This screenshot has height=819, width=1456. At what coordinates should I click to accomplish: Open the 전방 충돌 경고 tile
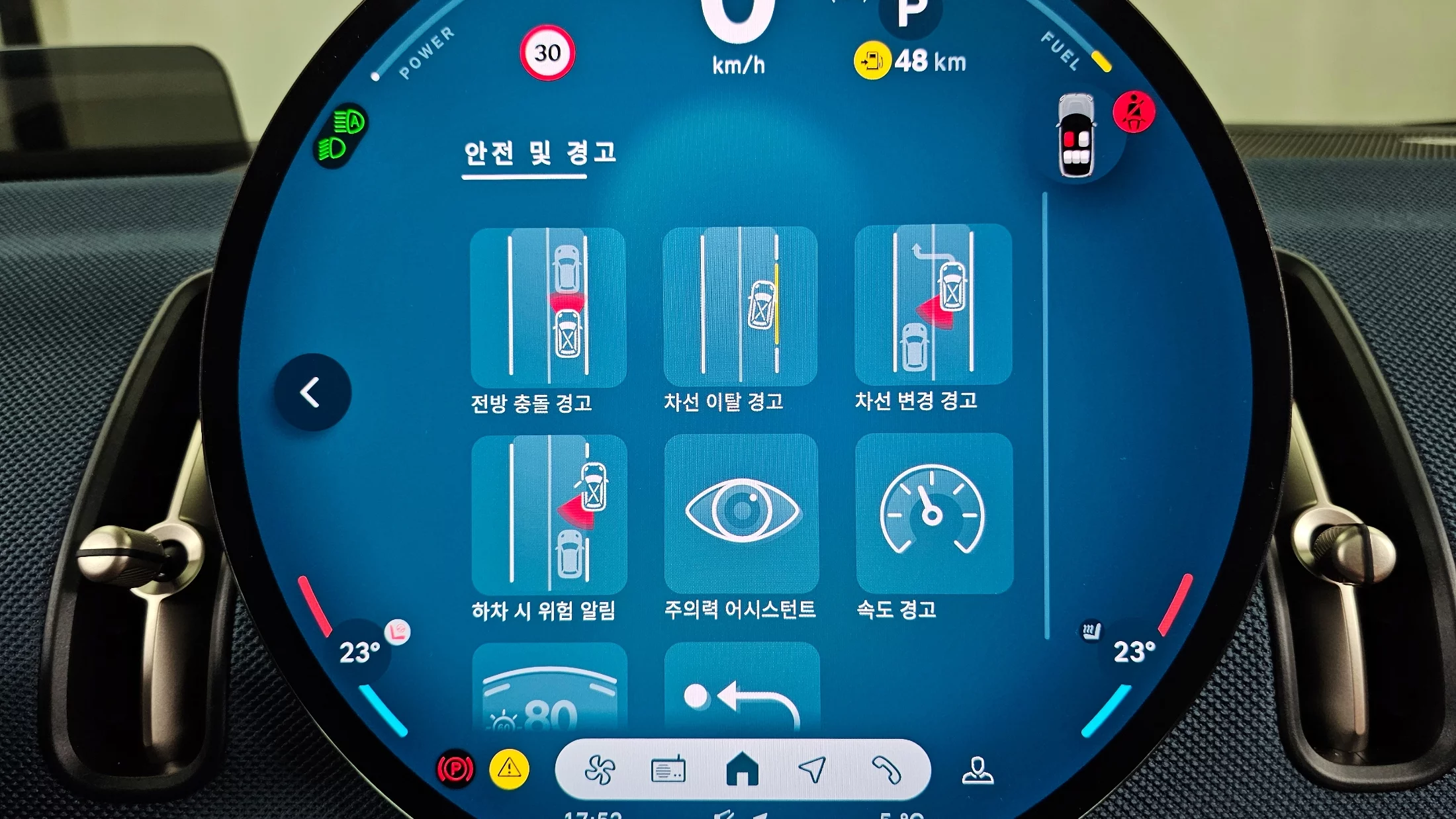548,308
